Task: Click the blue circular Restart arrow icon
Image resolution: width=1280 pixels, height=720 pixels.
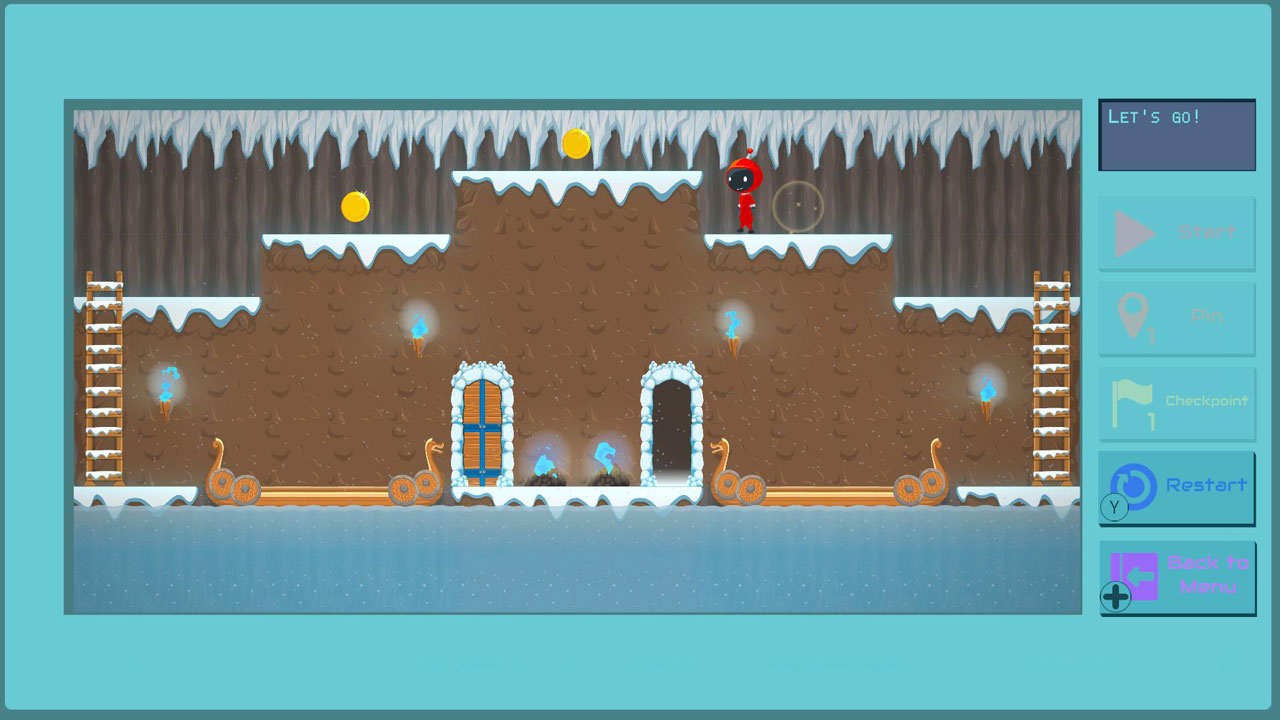Action: click(1135, 486)
